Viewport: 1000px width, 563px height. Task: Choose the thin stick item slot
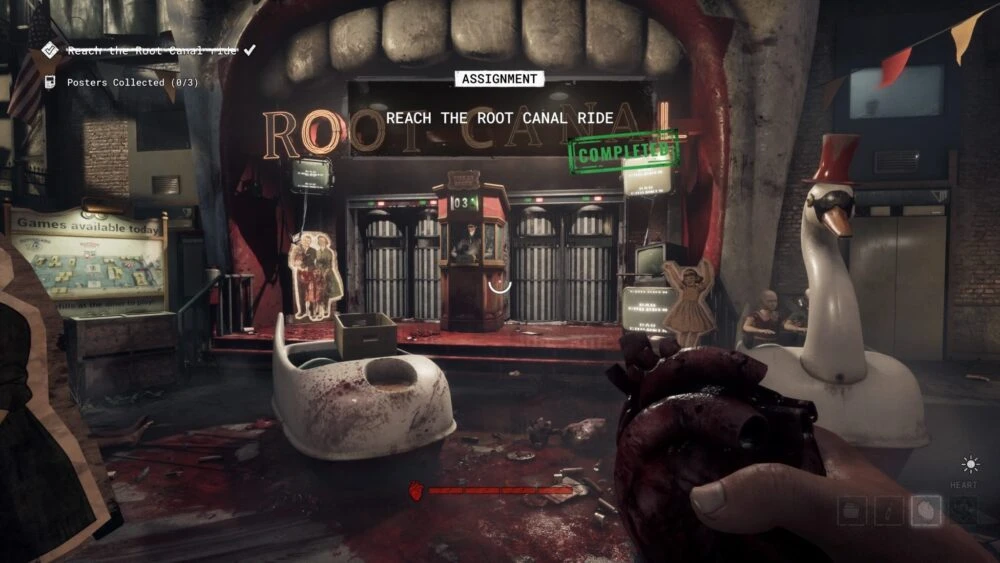coord(890,510)
